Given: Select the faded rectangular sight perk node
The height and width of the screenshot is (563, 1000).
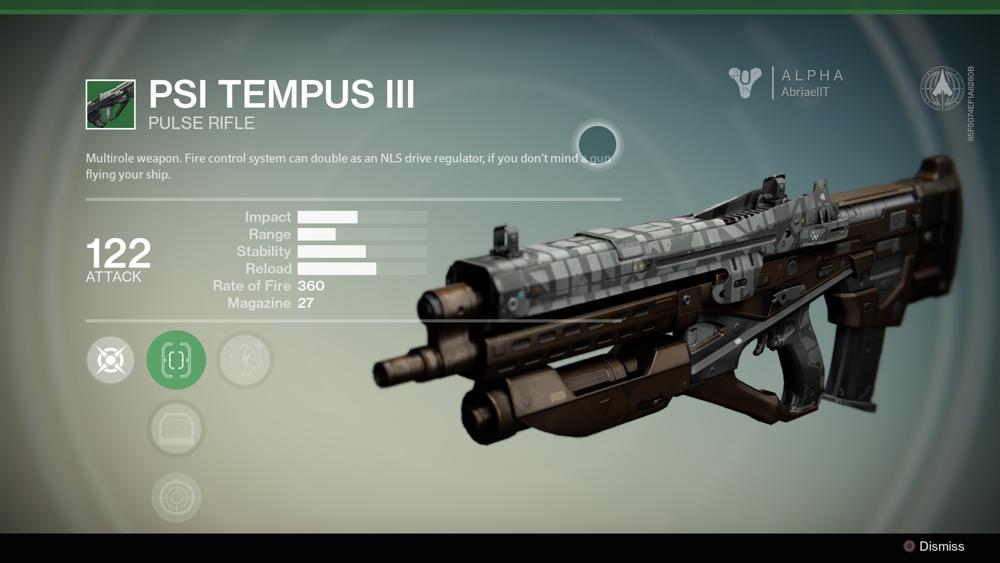Looking at the screenshot, I should [x=176, y=429].
